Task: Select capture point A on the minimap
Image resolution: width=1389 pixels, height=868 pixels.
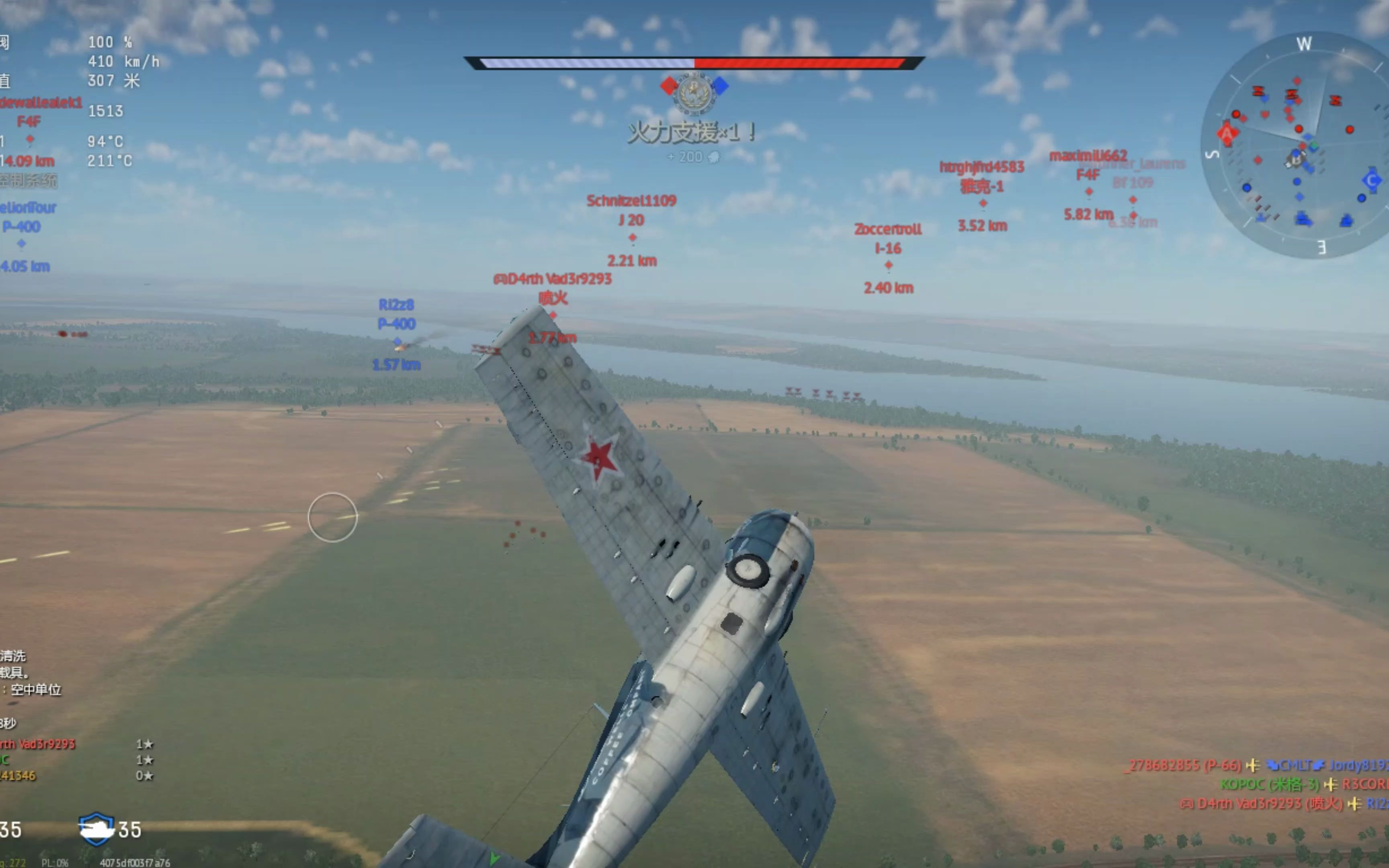Action: click(1227, 134)
